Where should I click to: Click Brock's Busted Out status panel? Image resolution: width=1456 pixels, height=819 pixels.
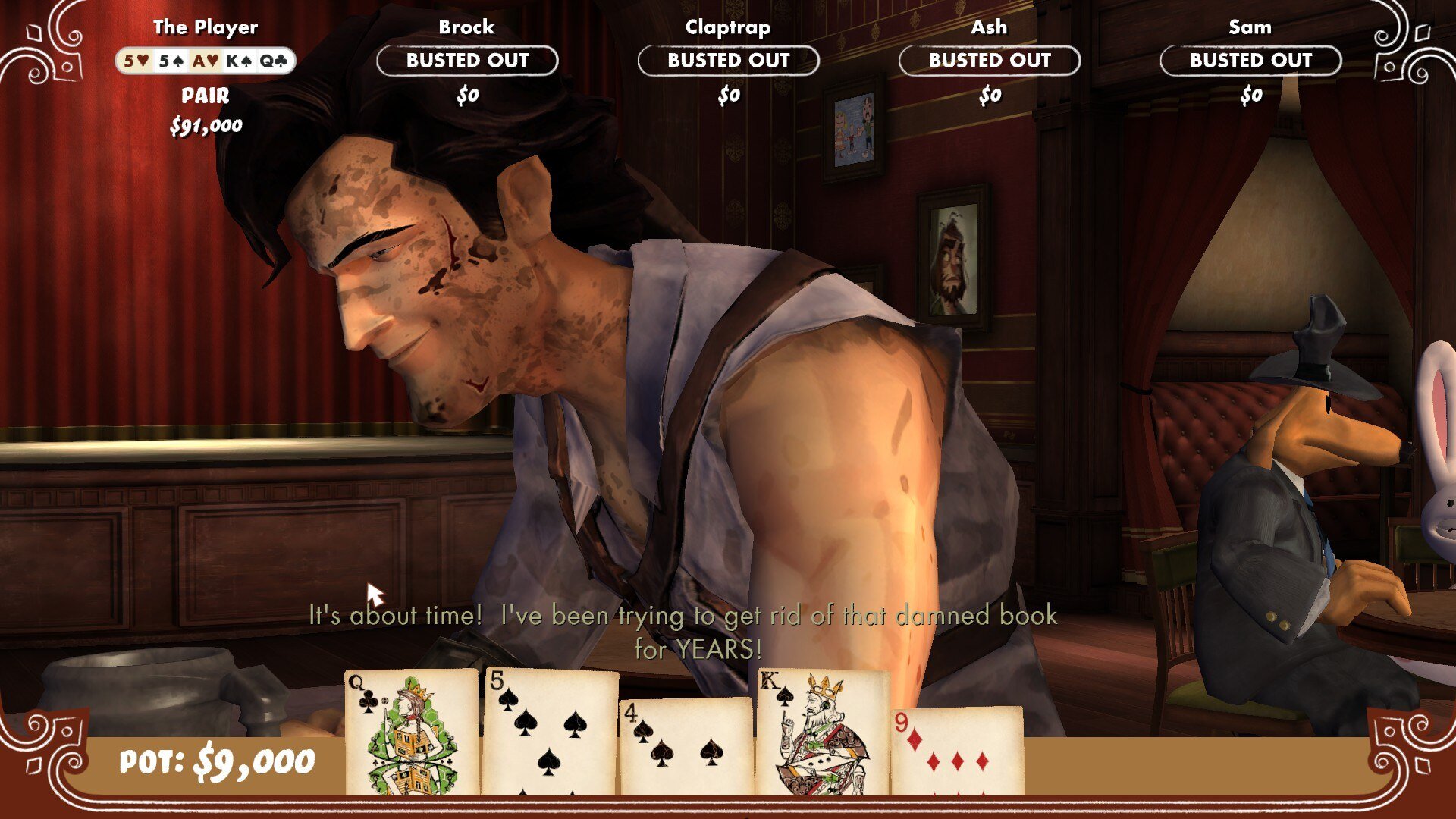coord(467,61)
